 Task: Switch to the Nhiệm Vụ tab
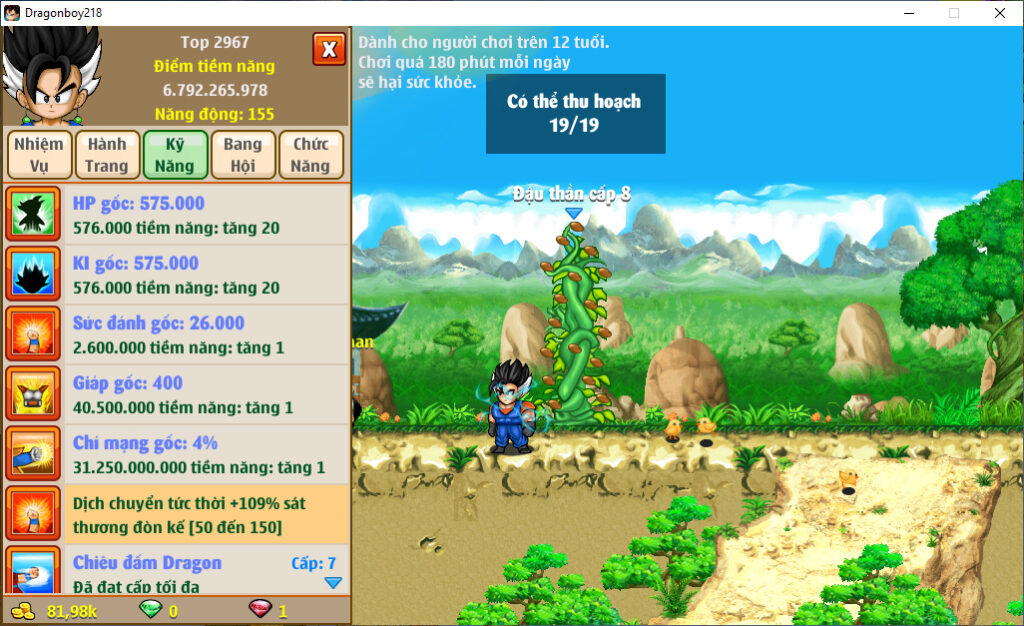[39, 155]
